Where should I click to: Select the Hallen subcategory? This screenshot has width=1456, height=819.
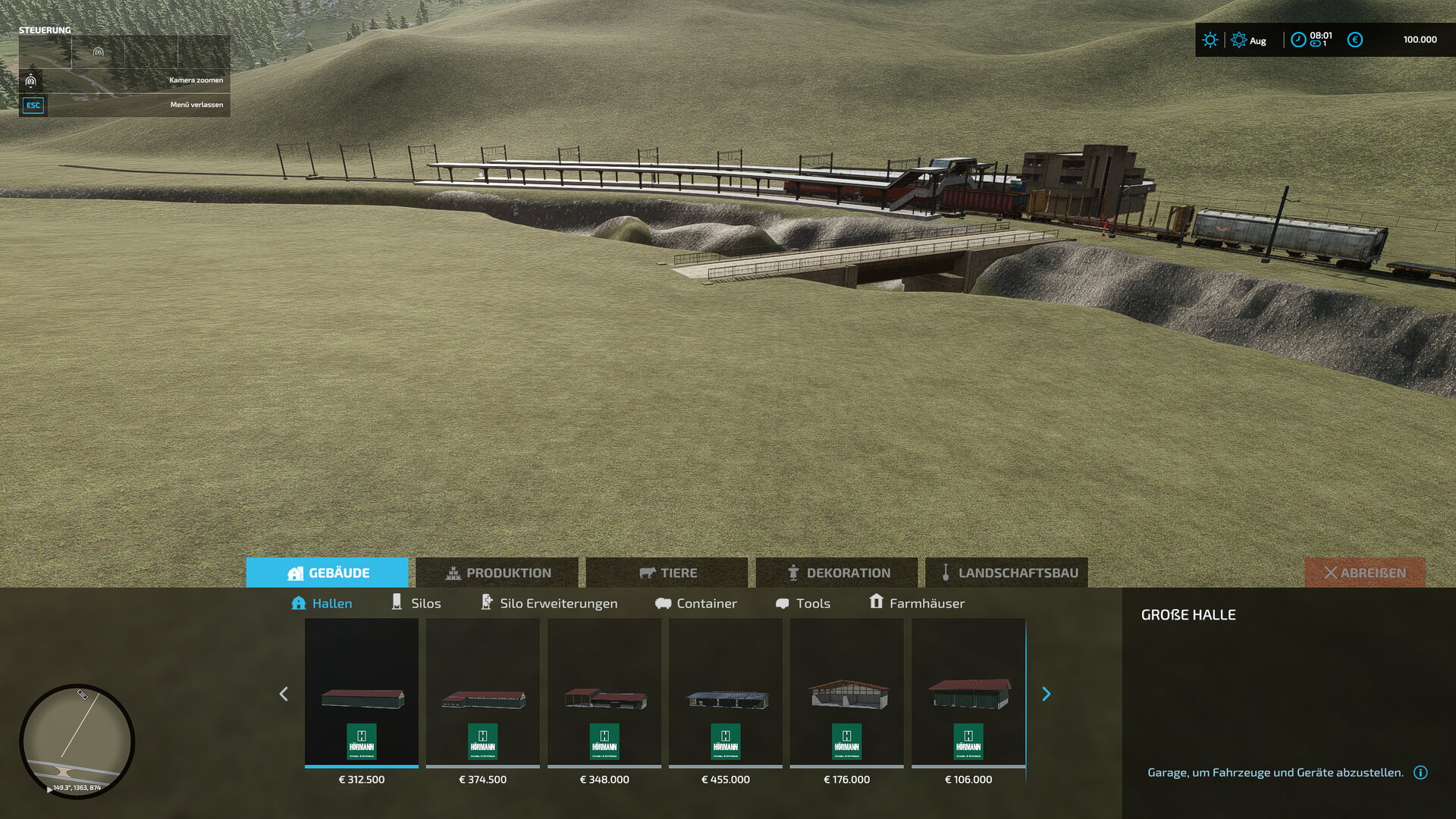(x=322, y=603)
